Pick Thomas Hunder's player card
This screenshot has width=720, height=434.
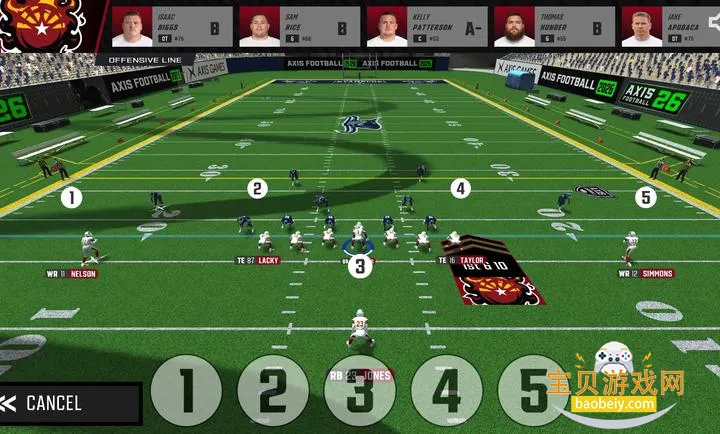click(x=552, y=27)
